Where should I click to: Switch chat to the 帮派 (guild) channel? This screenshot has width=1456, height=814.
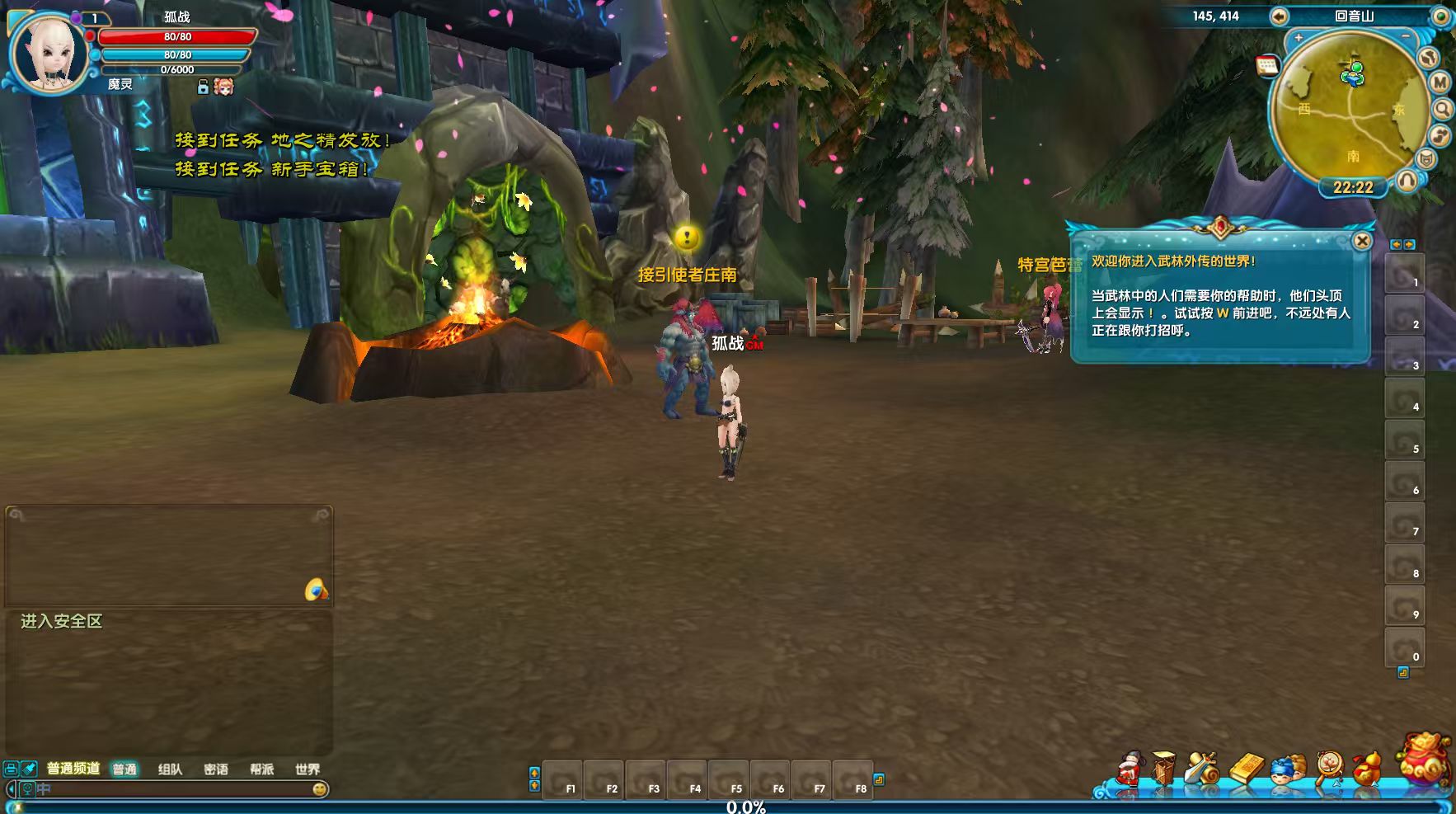click(x=261, y=769)
